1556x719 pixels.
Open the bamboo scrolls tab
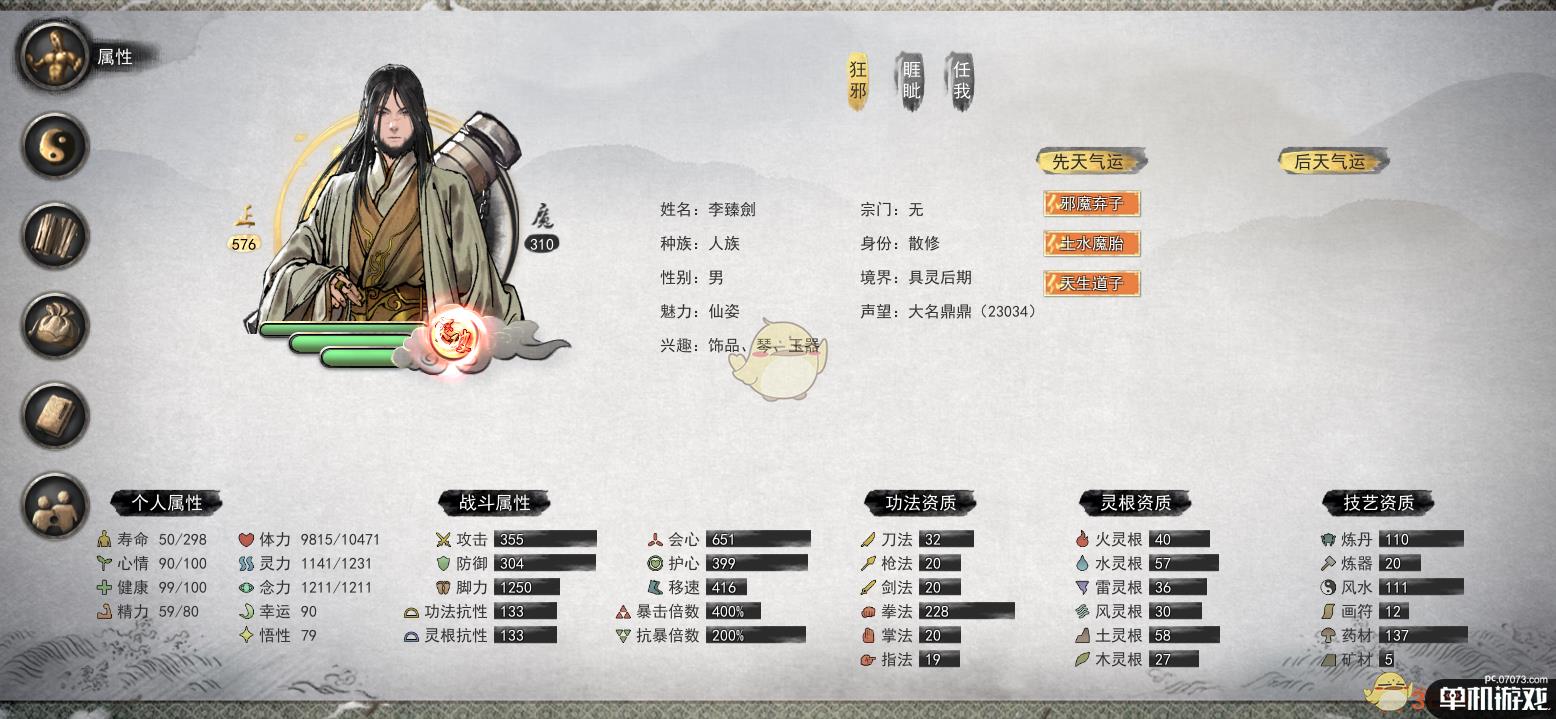coord(56,236)
